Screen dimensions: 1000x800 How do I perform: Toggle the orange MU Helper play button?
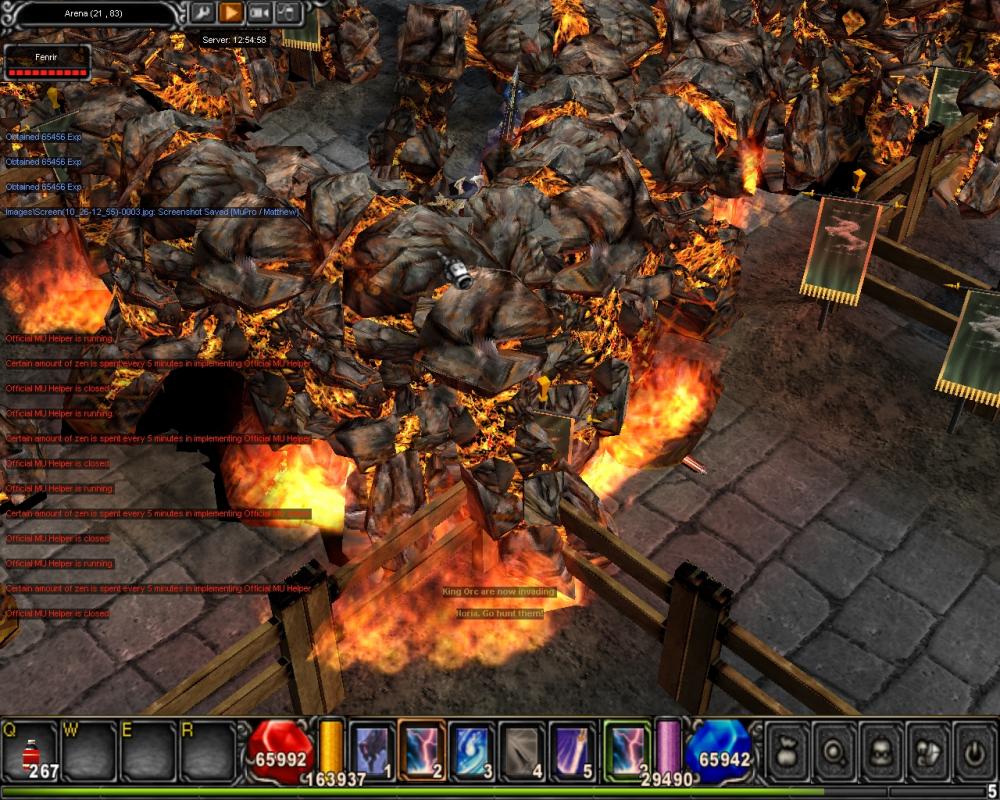231,13
